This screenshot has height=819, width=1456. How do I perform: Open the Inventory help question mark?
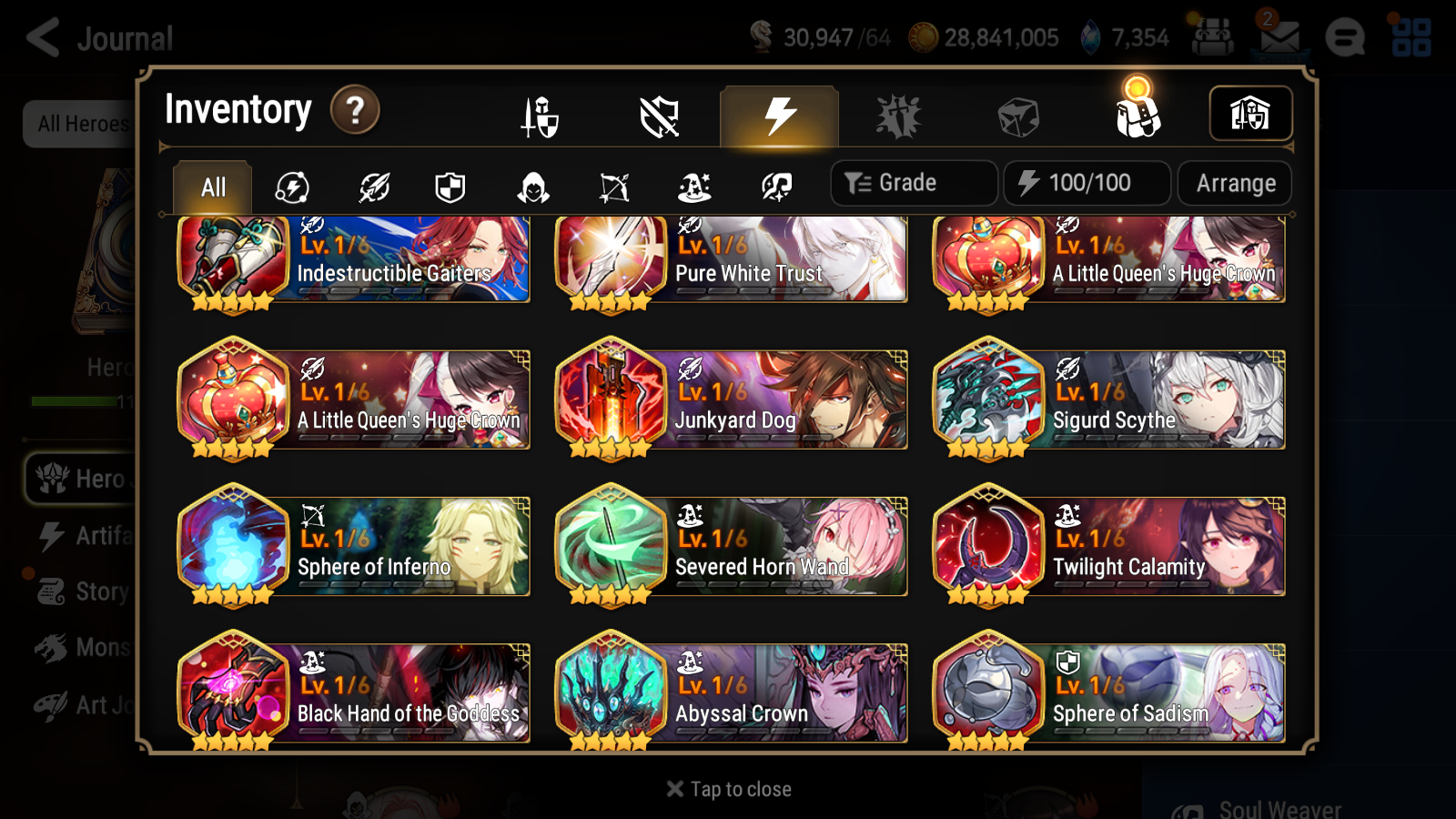click(x=354, y=110)
